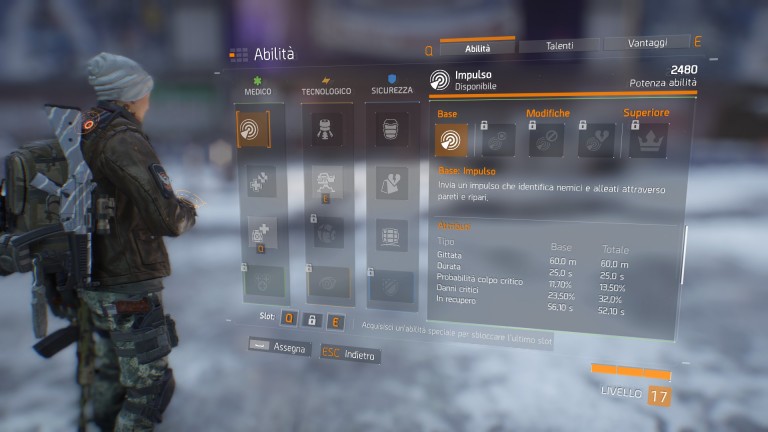
Task: Select the E ability slot
Action: [x=337, y=321]
